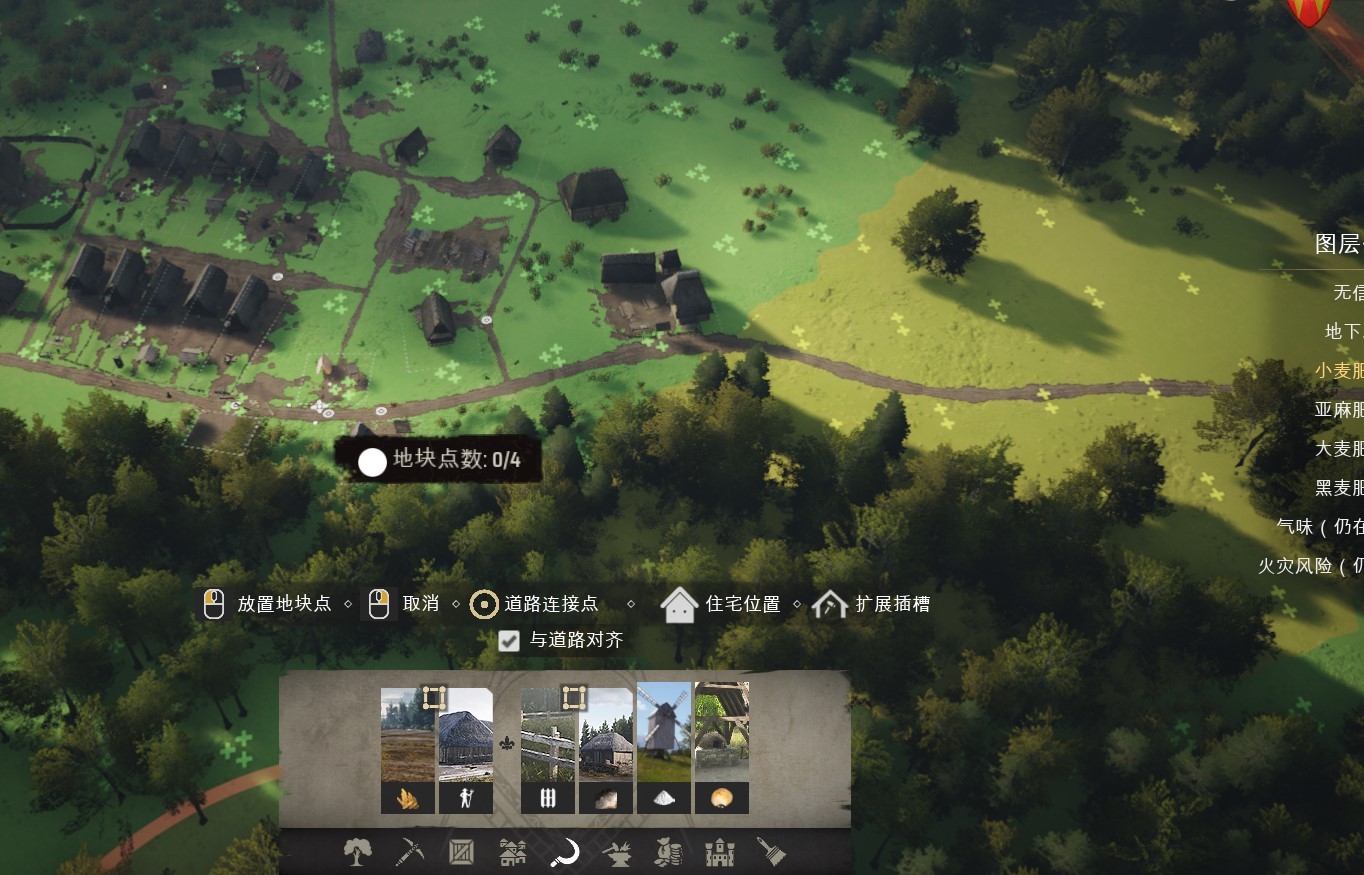Switch to the money bag trade category
This screenshot has height=875, width=1364.
[668, 853]
